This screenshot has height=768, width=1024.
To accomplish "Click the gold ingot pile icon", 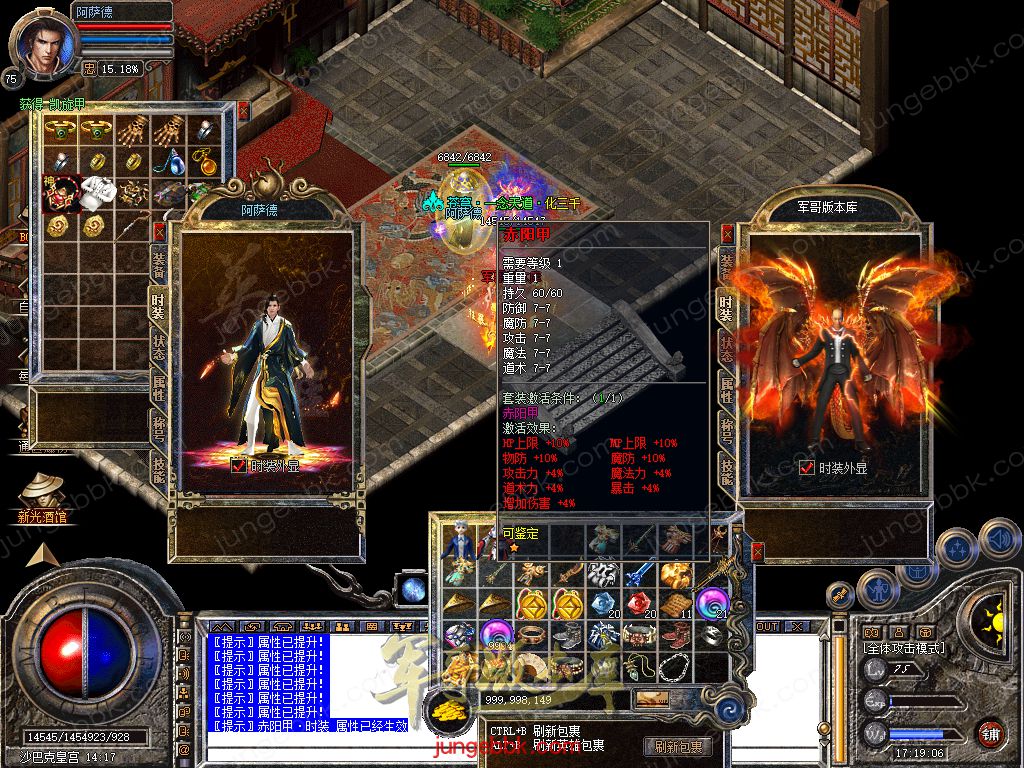I will coord(448,710).
